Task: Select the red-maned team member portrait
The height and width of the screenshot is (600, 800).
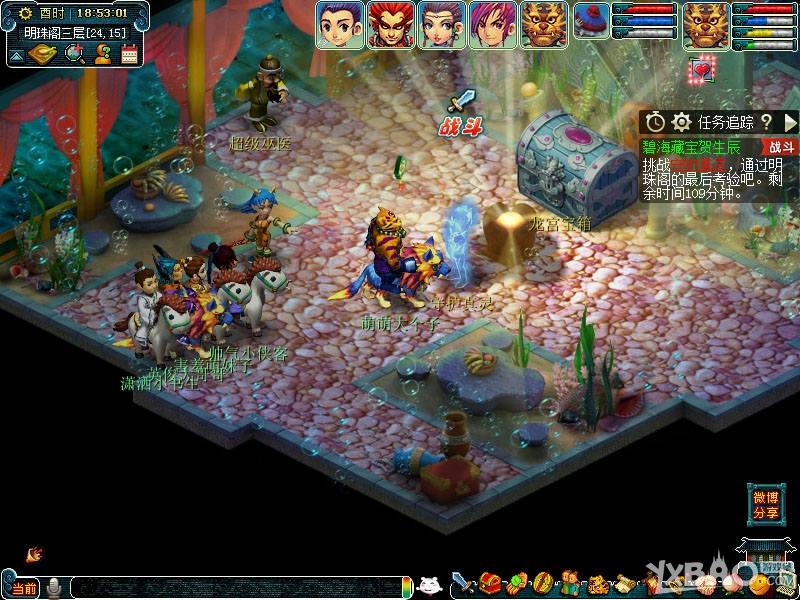Action: pos(391,25)
